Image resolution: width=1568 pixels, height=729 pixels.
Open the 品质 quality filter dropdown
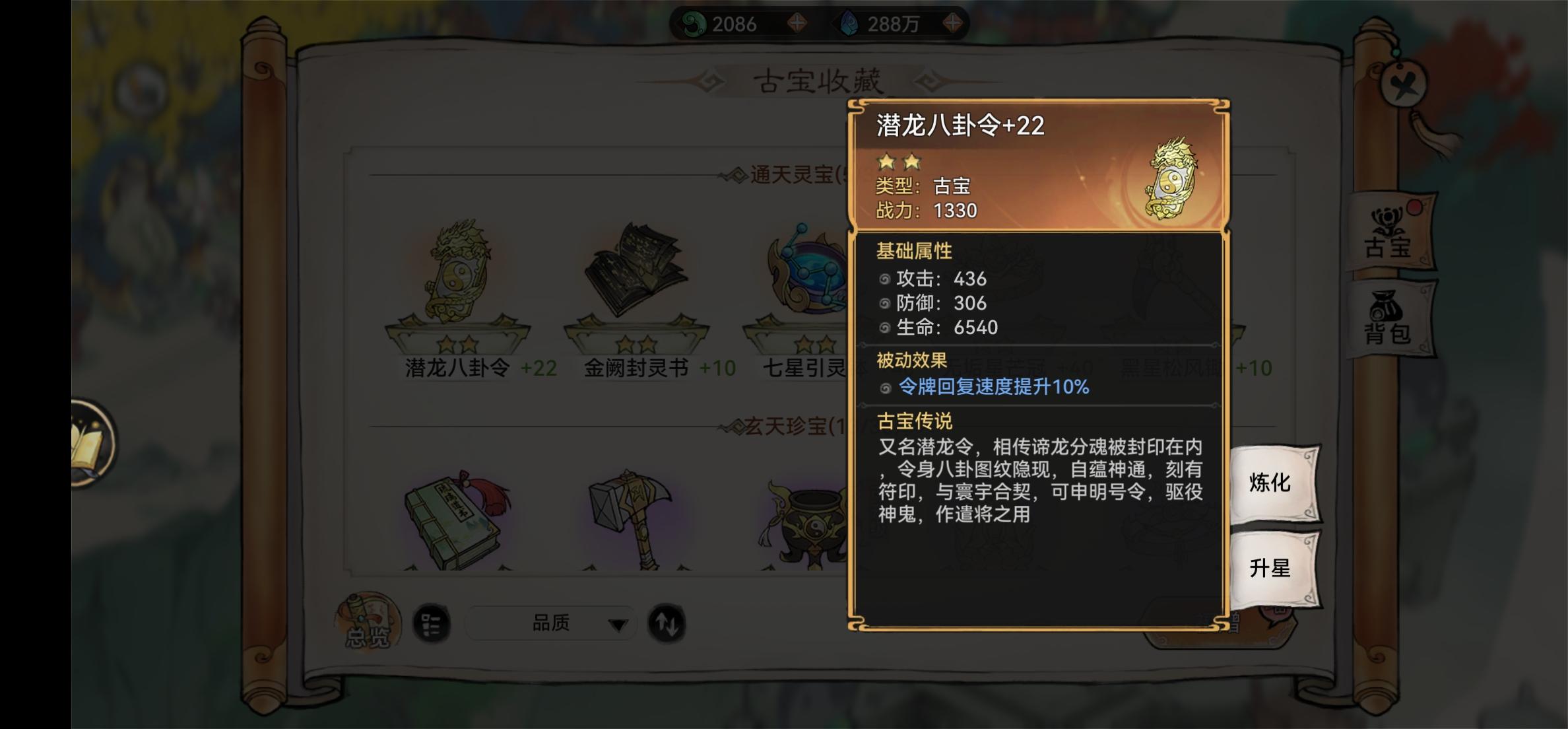[553, 622]
